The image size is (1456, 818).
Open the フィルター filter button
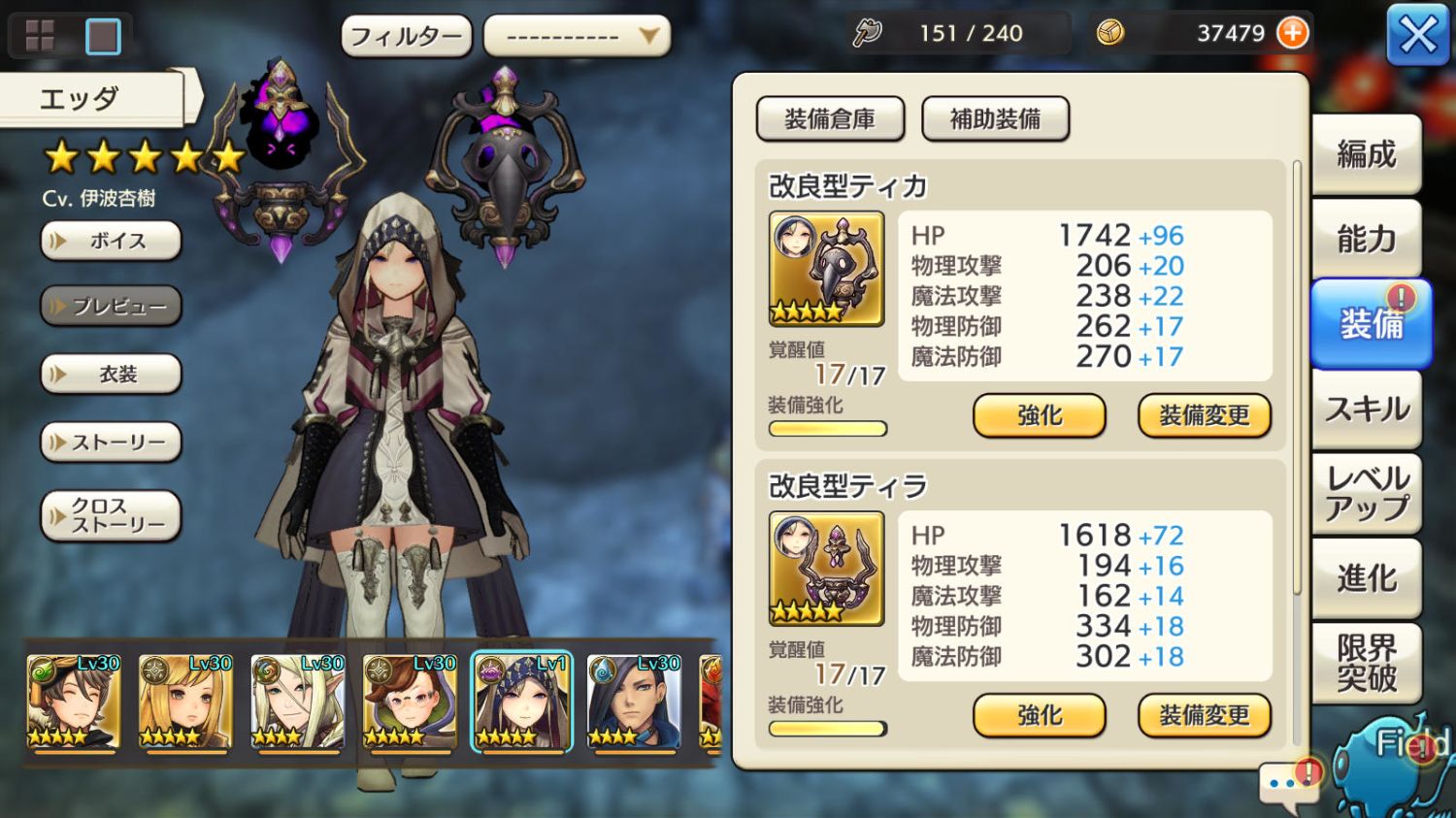point(406,37)
